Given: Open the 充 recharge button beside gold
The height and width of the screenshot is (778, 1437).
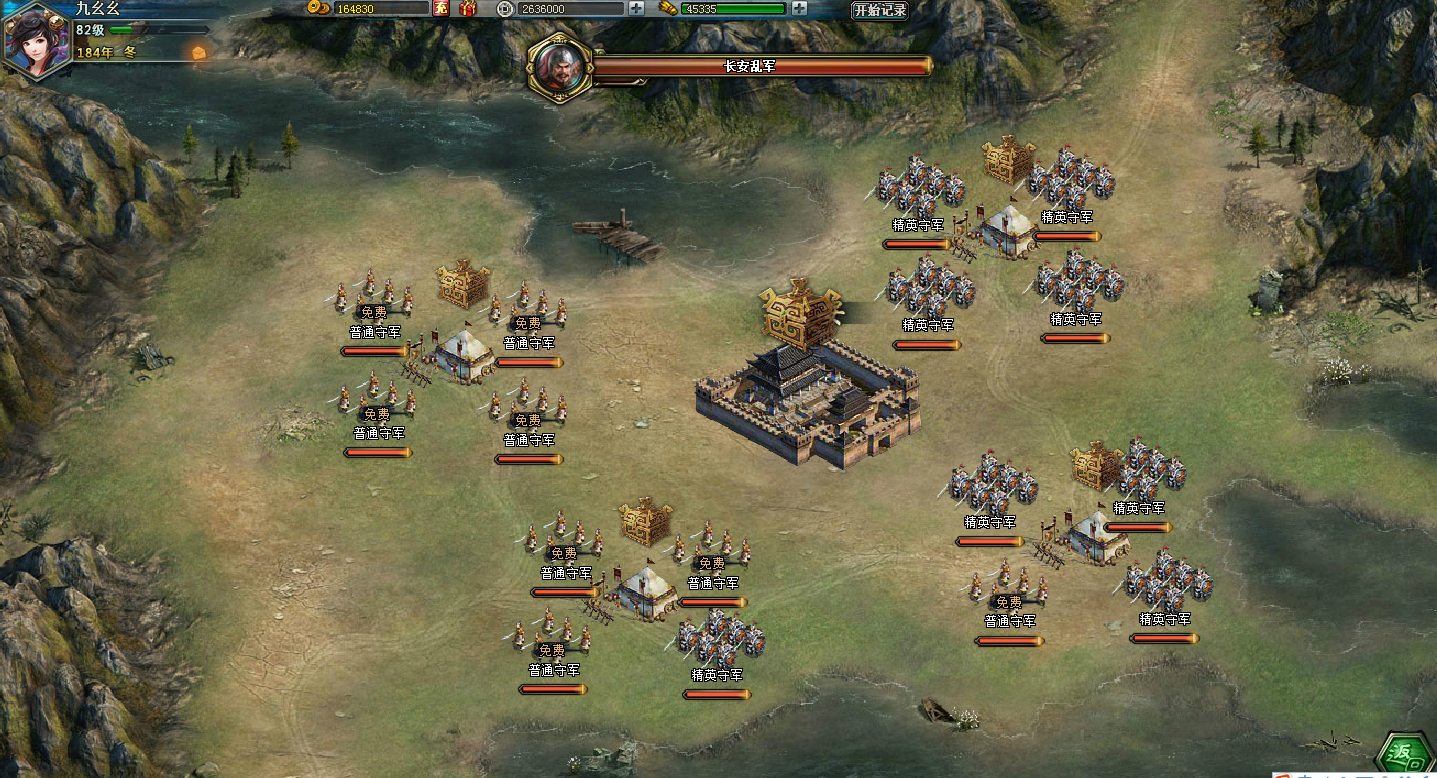Looking at the screenshot, I should click(441, 8).
